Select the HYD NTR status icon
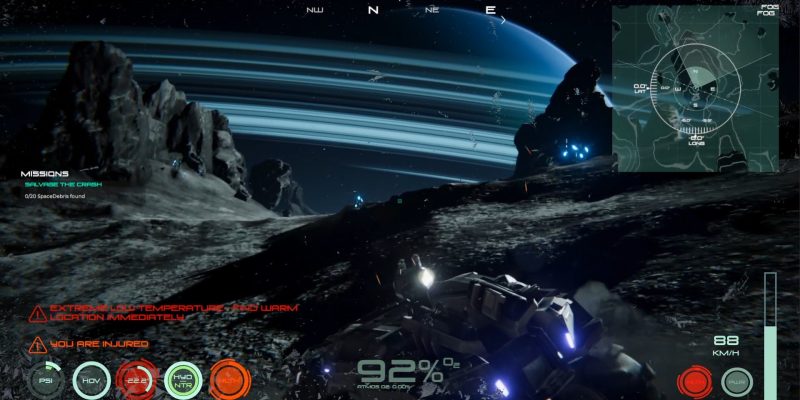800x400 pixels. (183, 379)
